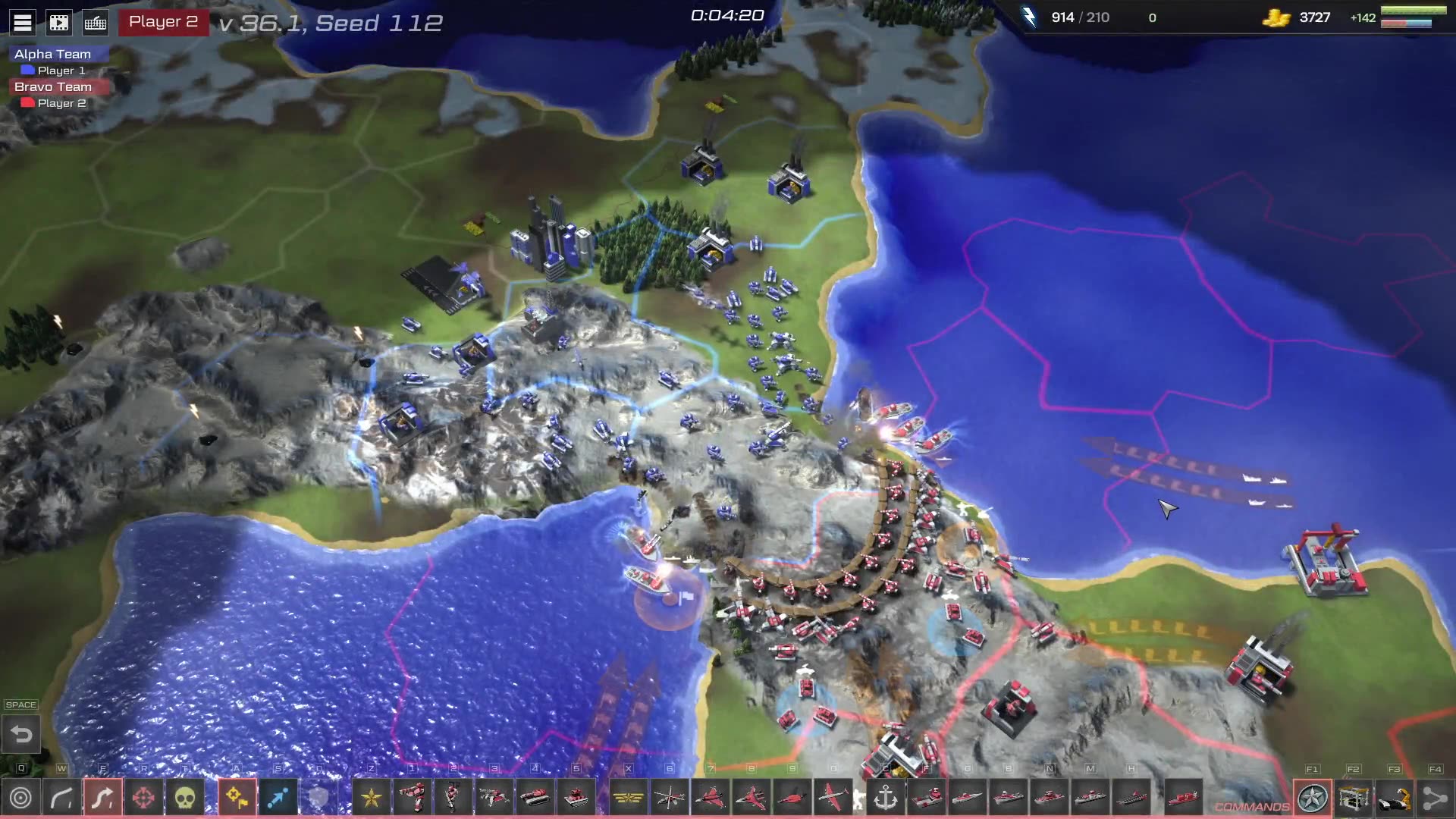The width and height of the screenshot is (1456, 819).
Task: Open the hamburger main menu
Action: click(x=23, y=23)
